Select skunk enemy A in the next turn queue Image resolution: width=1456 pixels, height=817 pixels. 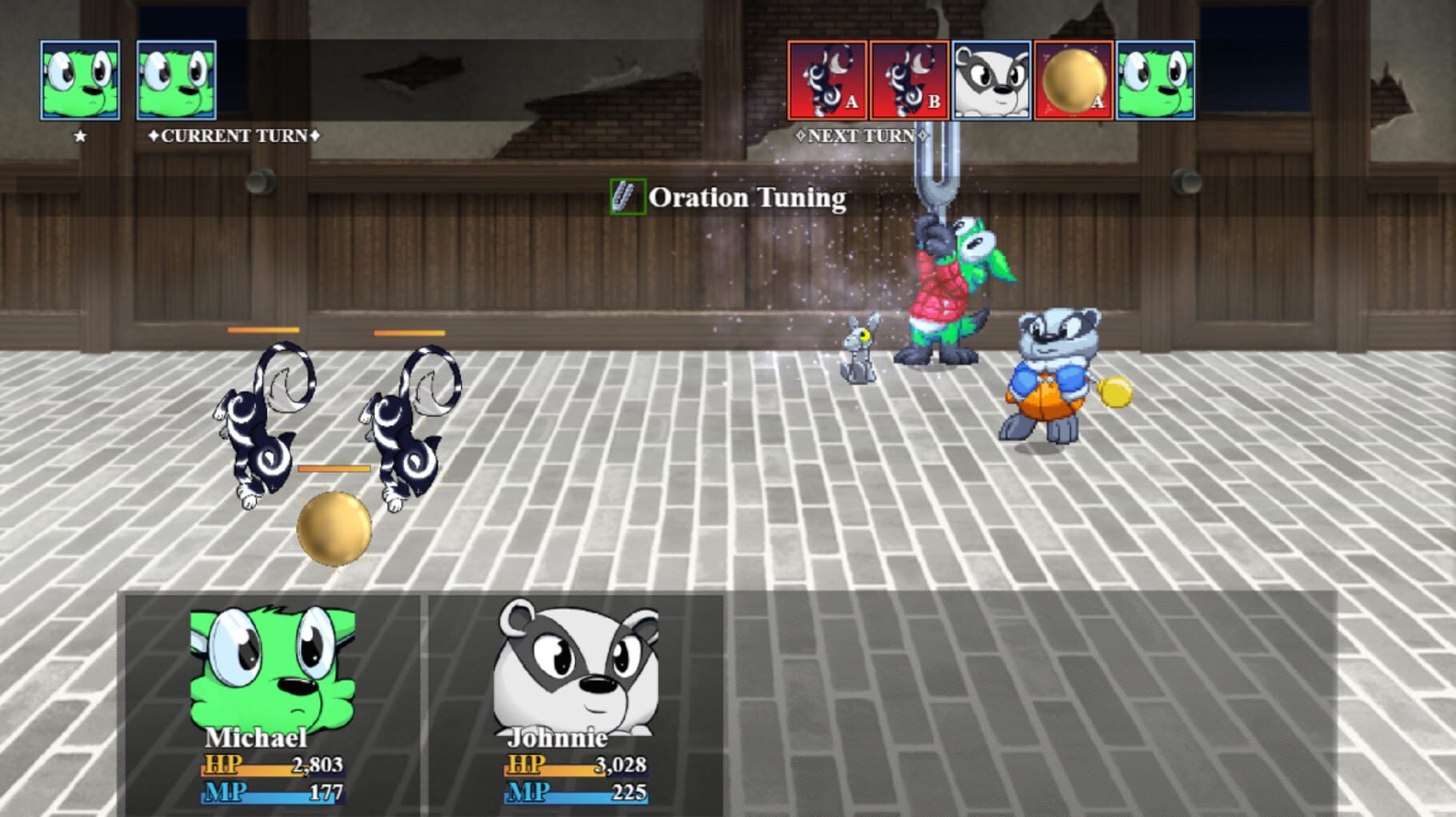[829, 80]
